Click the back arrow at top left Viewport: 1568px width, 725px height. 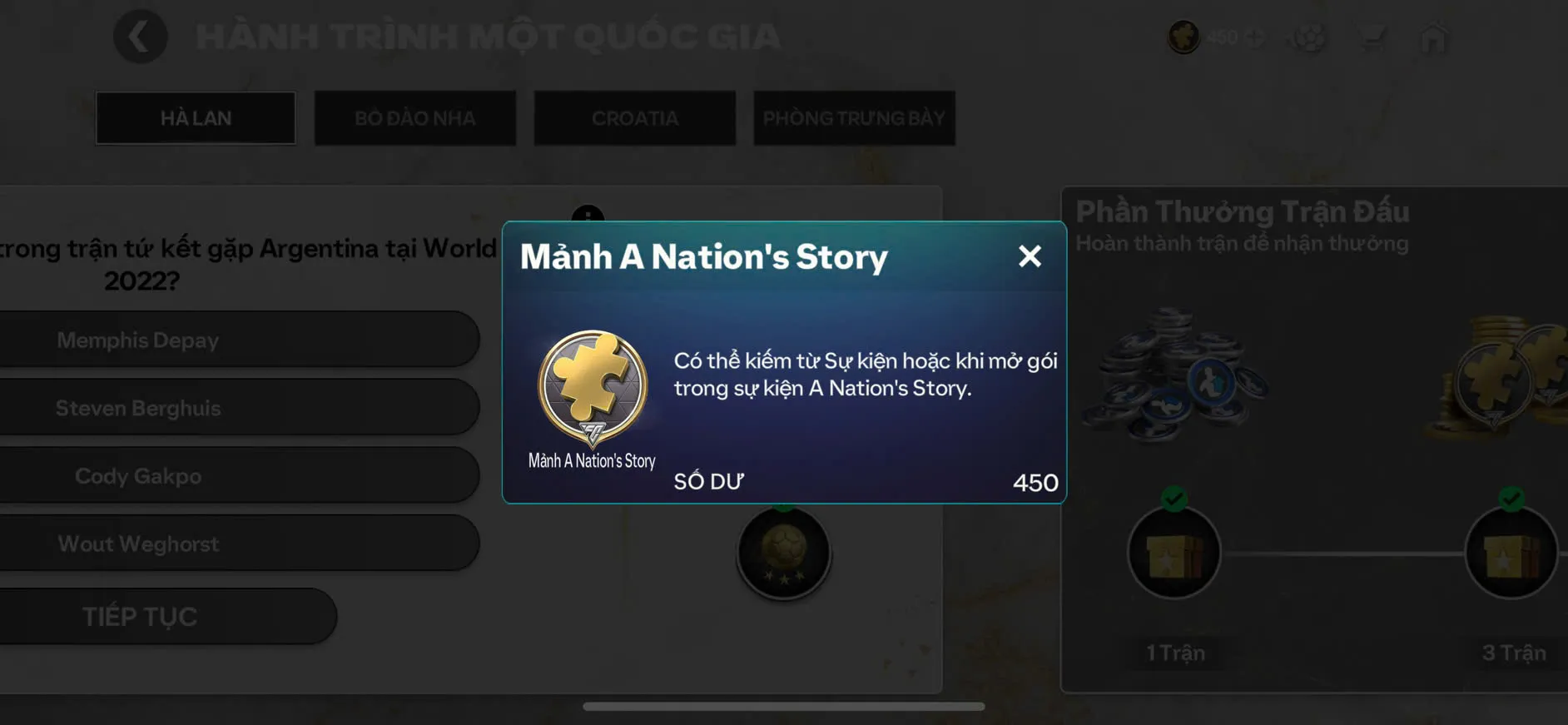click(140, 37)
